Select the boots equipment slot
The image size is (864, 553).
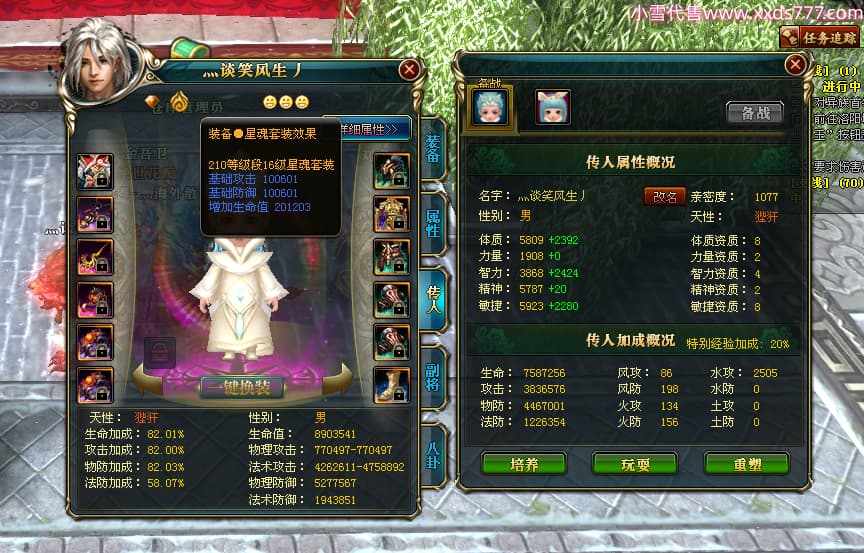(x=391, y=384)
